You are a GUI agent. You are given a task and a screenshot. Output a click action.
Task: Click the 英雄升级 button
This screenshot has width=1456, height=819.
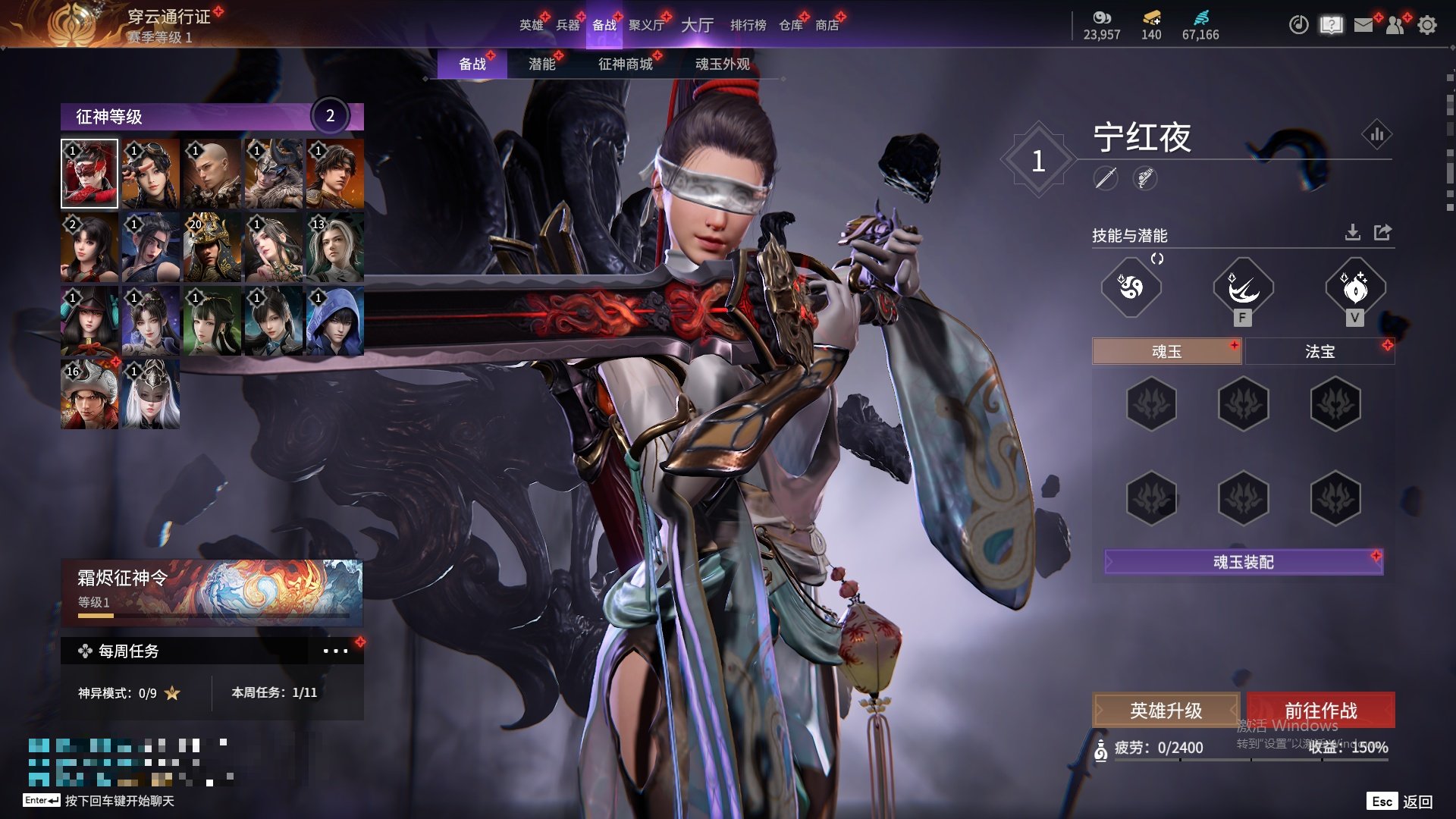coord(1166,711)
